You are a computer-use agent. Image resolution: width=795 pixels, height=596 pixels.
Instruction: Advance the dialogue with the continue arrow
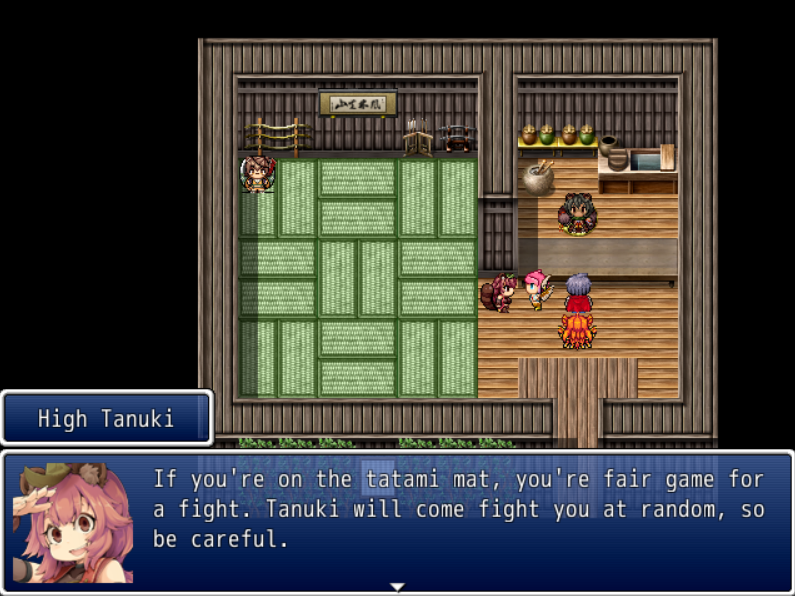tap(397, 587)
